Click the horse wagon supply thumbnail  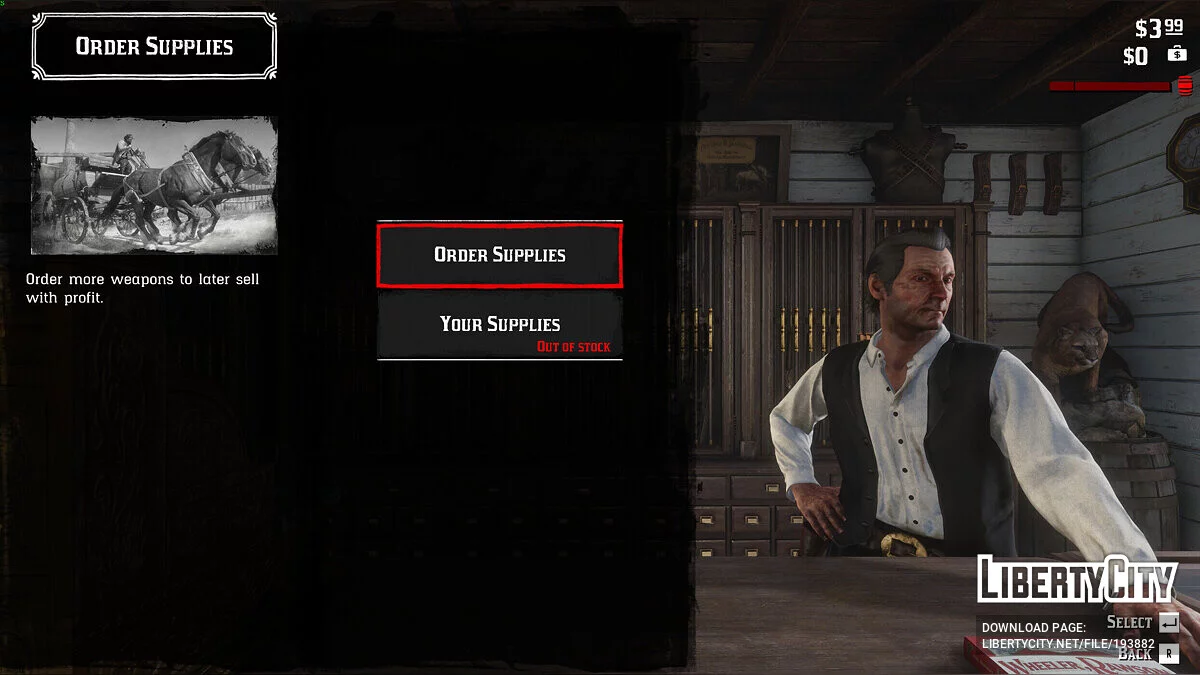(154, 185)
